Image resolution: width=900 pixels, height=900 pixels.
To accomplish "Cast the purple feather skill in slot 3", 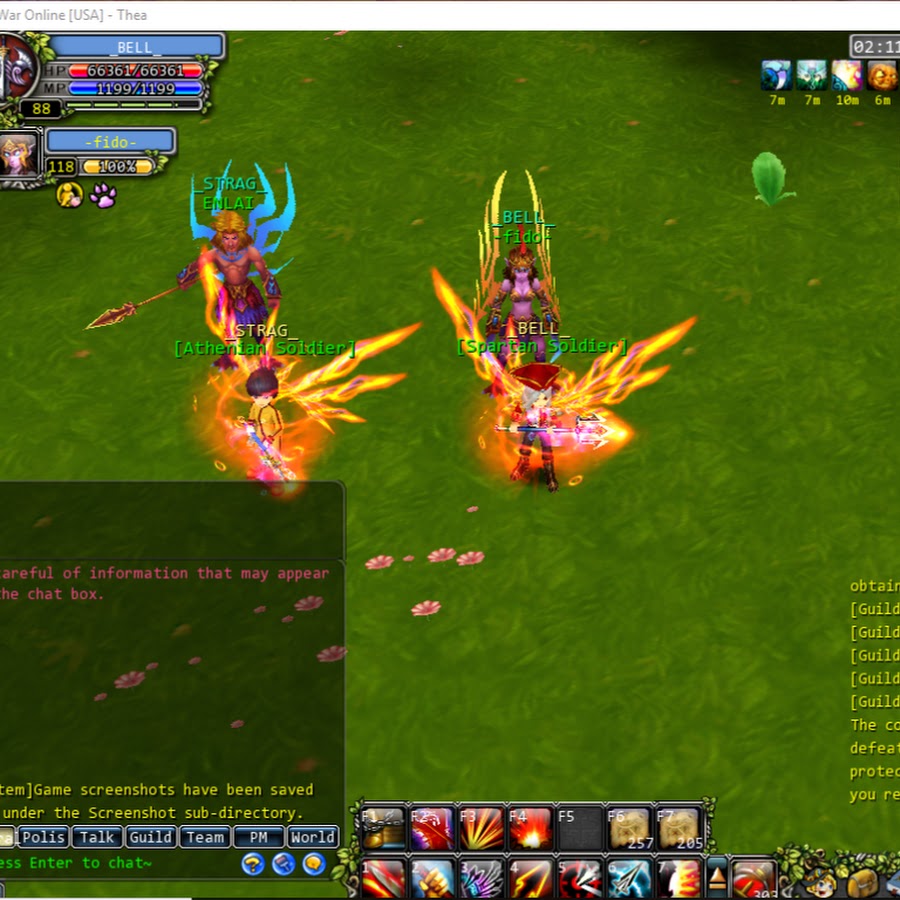I will click(x=481, y=880).
